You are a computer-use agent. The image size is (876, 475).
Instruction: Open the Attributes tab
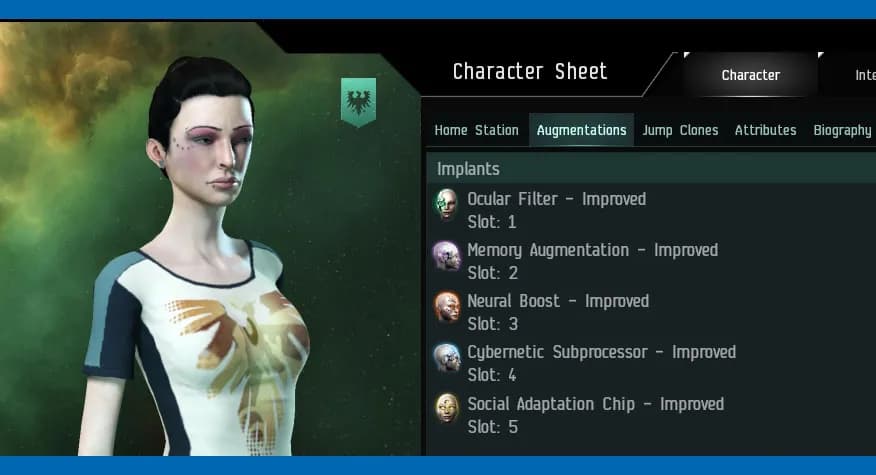(x=765, y=130)
